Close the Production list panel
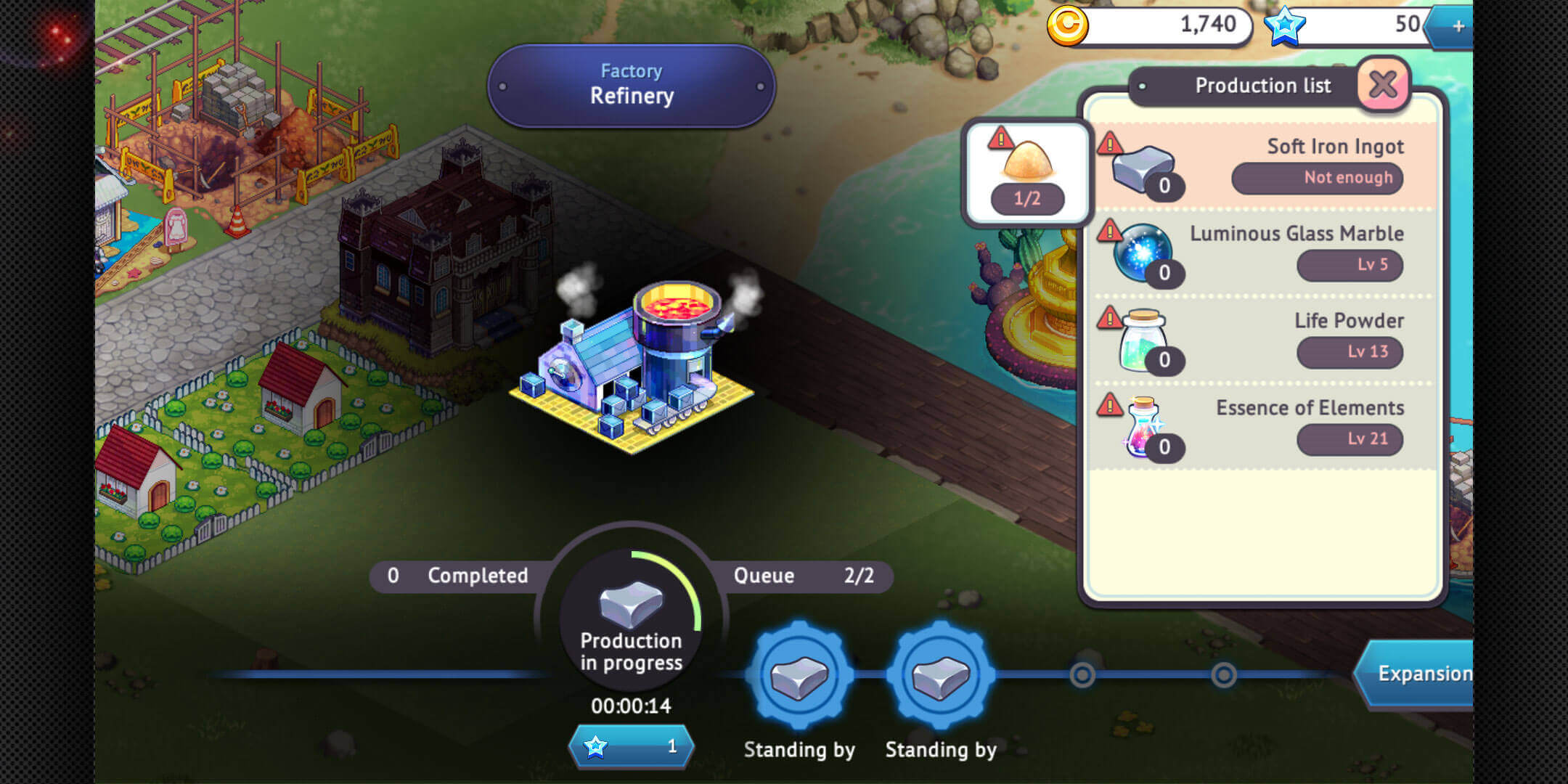Image resolution: width=1568 pixels, height=784 pixels. (x=1383, y=86)
